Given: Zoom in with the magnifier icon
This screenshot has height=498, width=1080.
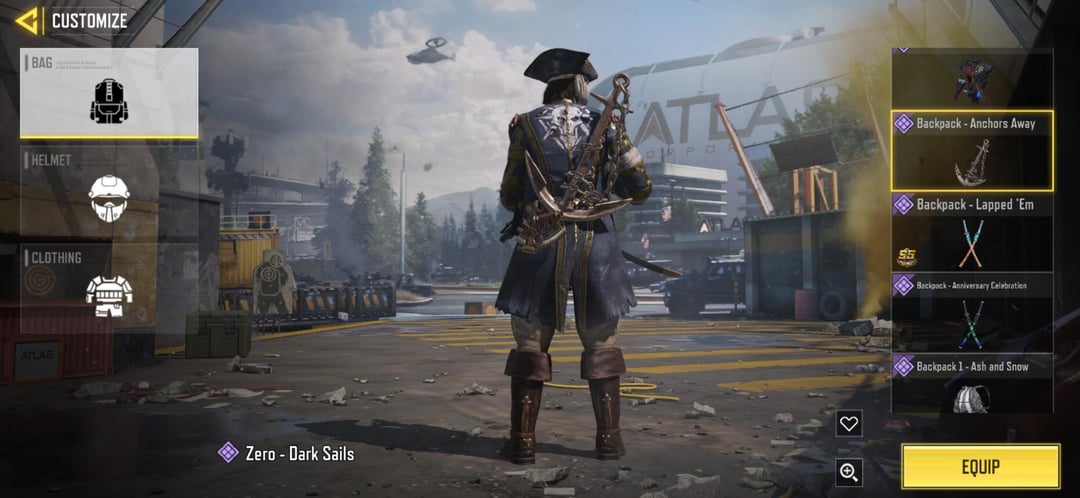Looking at the screenshot, I should pyautogui.click(x=849, y=472).
